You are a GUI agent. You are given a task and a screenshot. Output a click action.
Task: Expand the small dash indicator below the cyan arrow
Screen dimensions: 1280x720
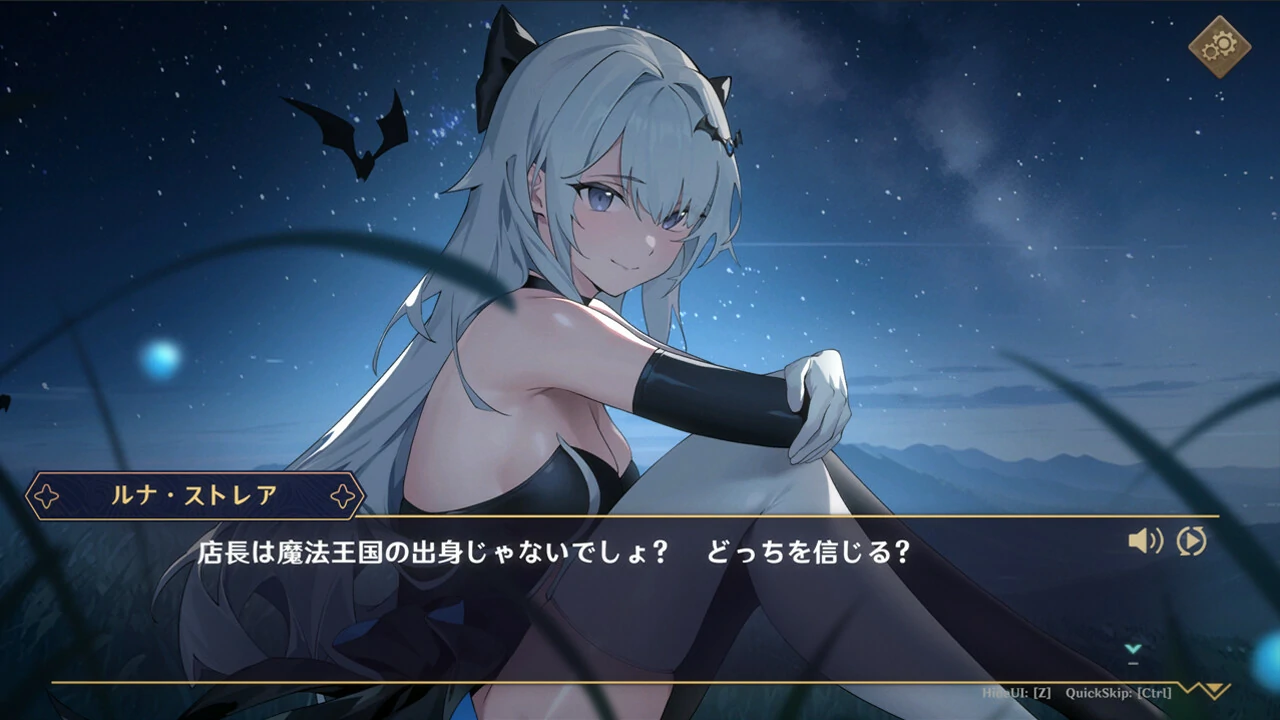1133,663
